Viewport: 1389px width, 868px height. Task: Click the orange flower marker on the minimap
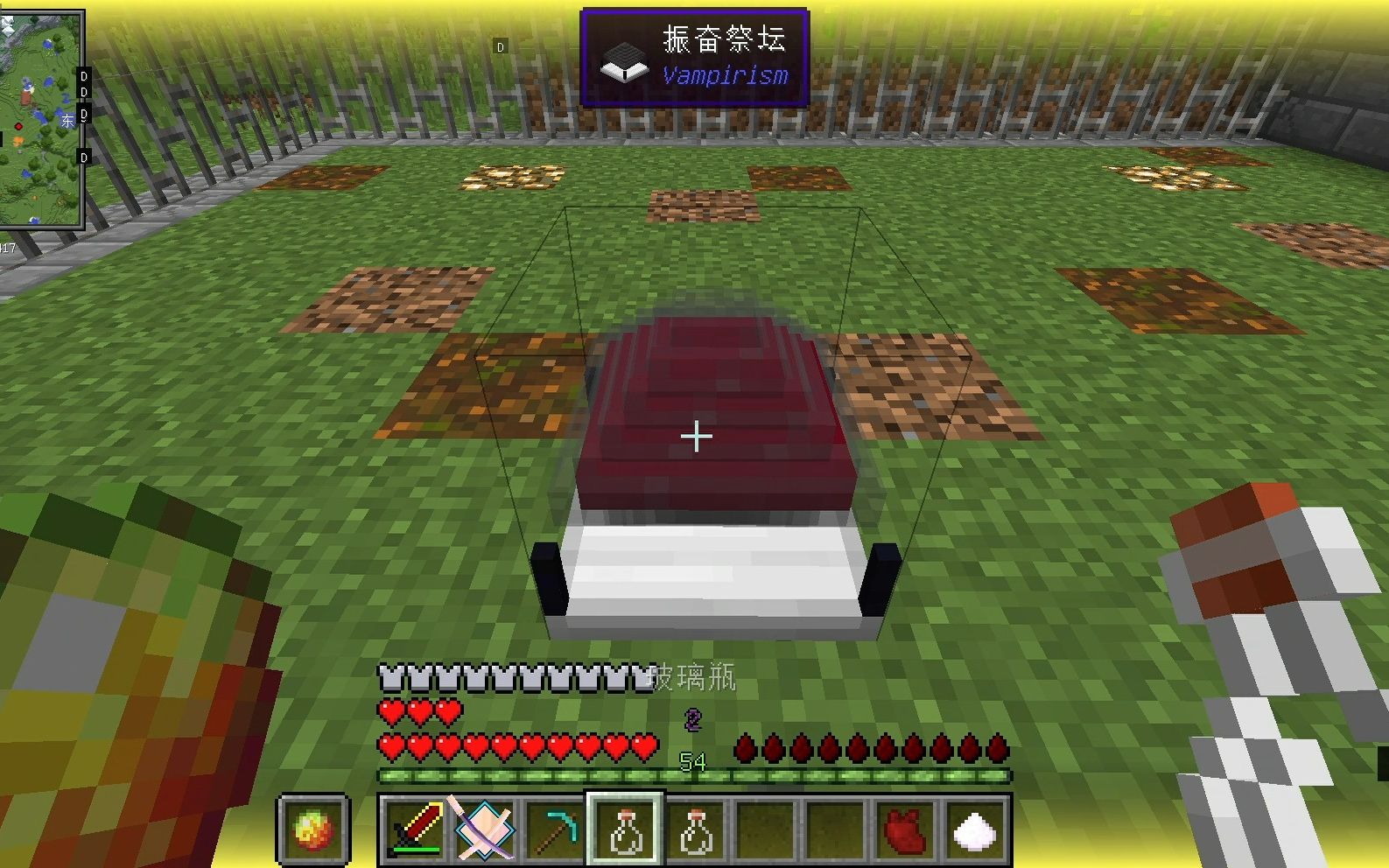pyautogui.click(x=18, y=141)
